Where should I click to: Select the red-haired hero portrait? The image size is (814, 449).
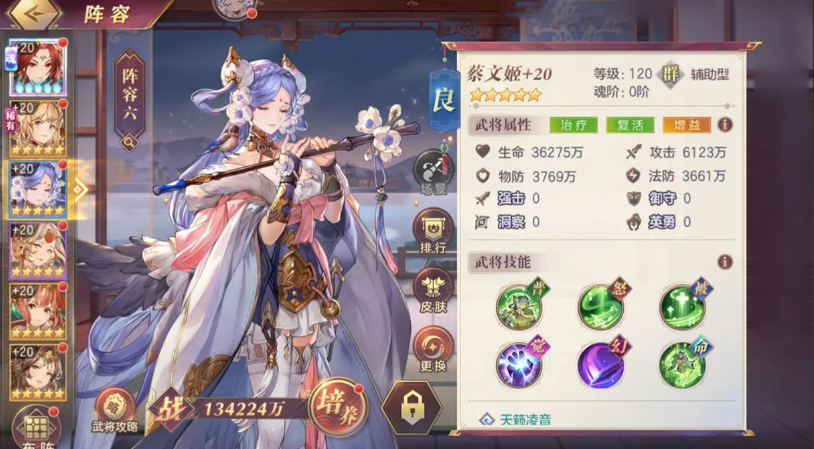(x=37, y=69)
